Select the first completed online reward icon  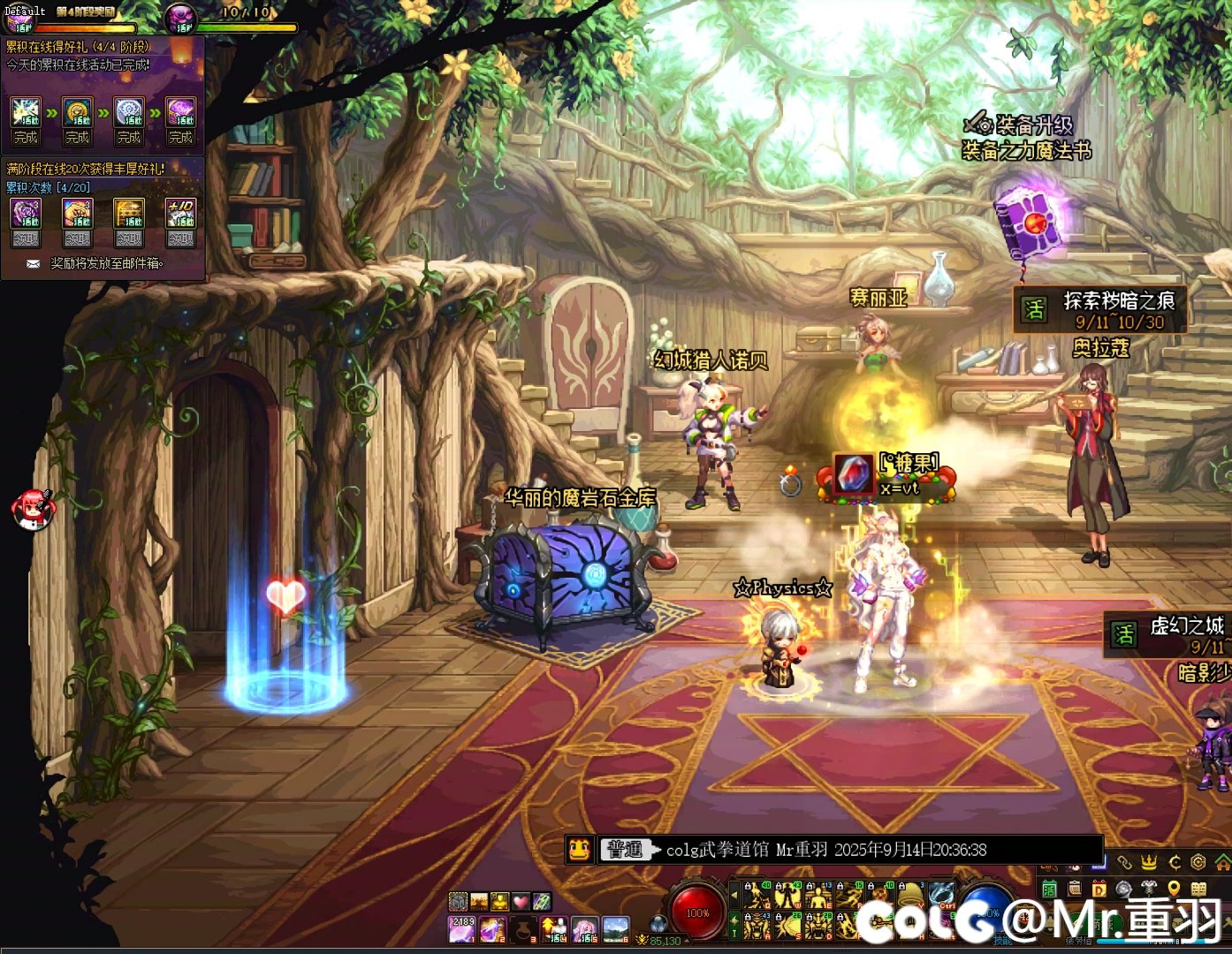coord(26,113)
